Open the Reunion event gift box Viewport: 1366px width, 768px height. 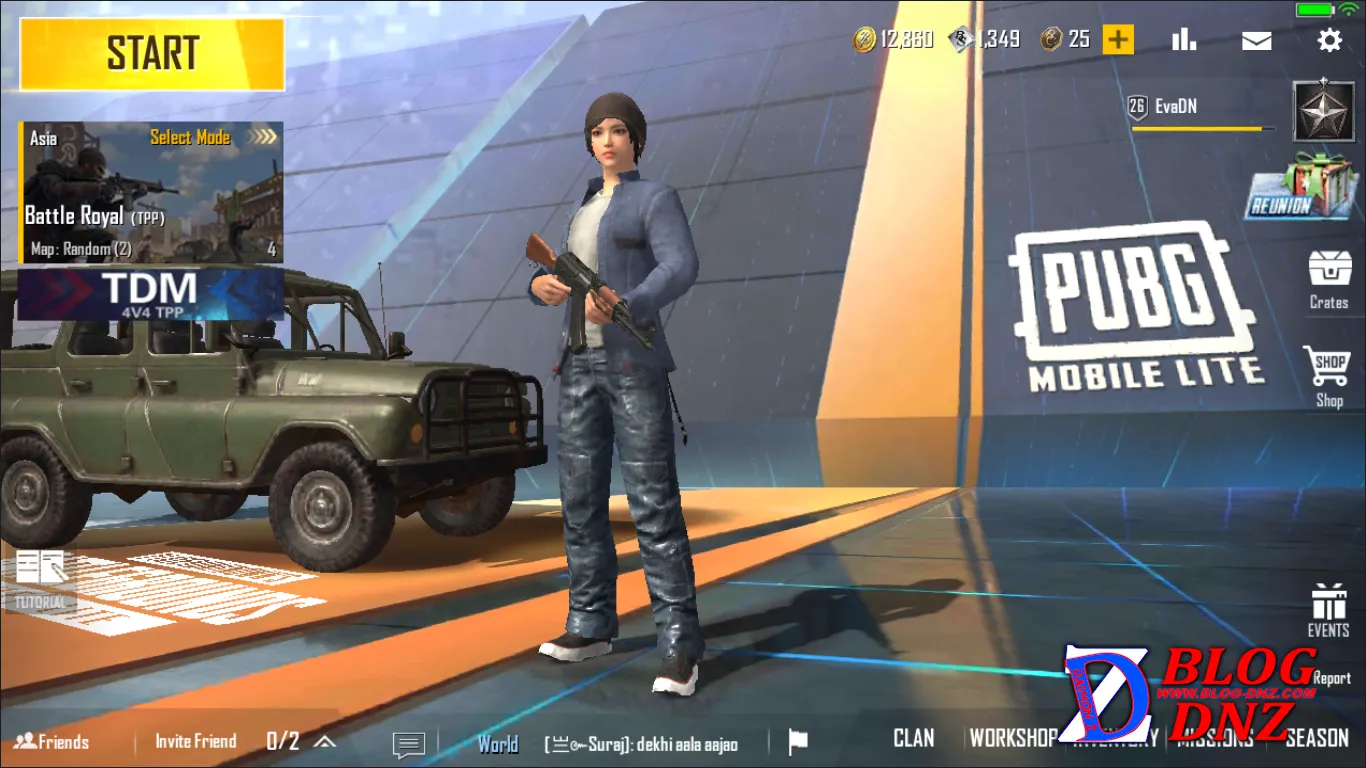[x=1305, y=186]
